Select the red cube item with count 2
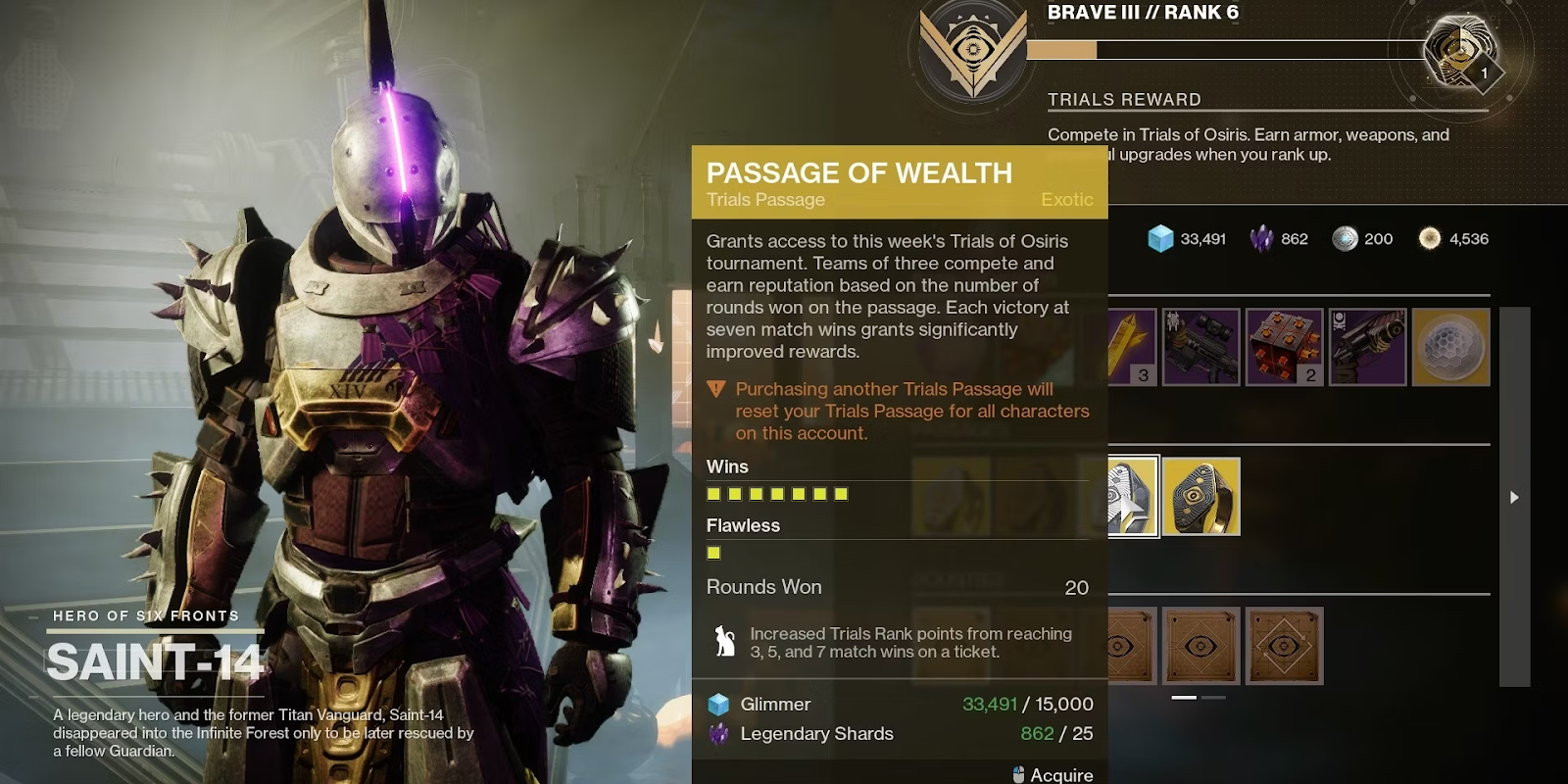 click(1284, 347)
